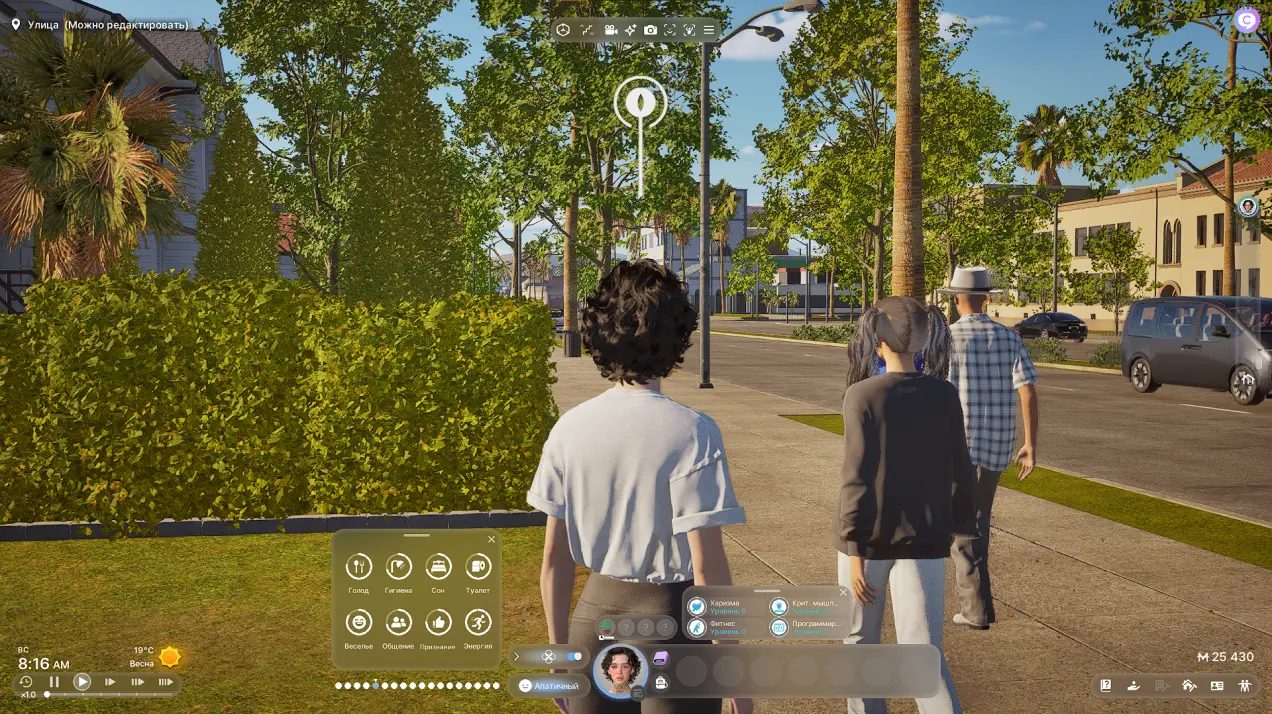Click the Апатичный mood button
Screen dimensions: 1272x714
click(548, 686)
